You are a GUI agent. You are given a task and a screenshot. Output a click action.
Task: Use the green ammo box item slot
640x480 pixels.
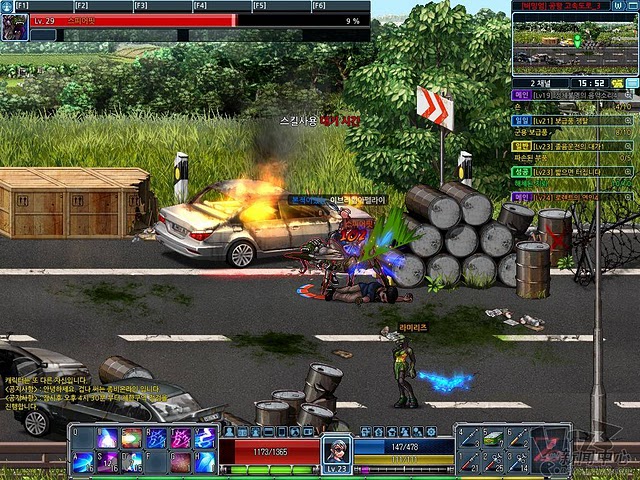click(493, 438)
